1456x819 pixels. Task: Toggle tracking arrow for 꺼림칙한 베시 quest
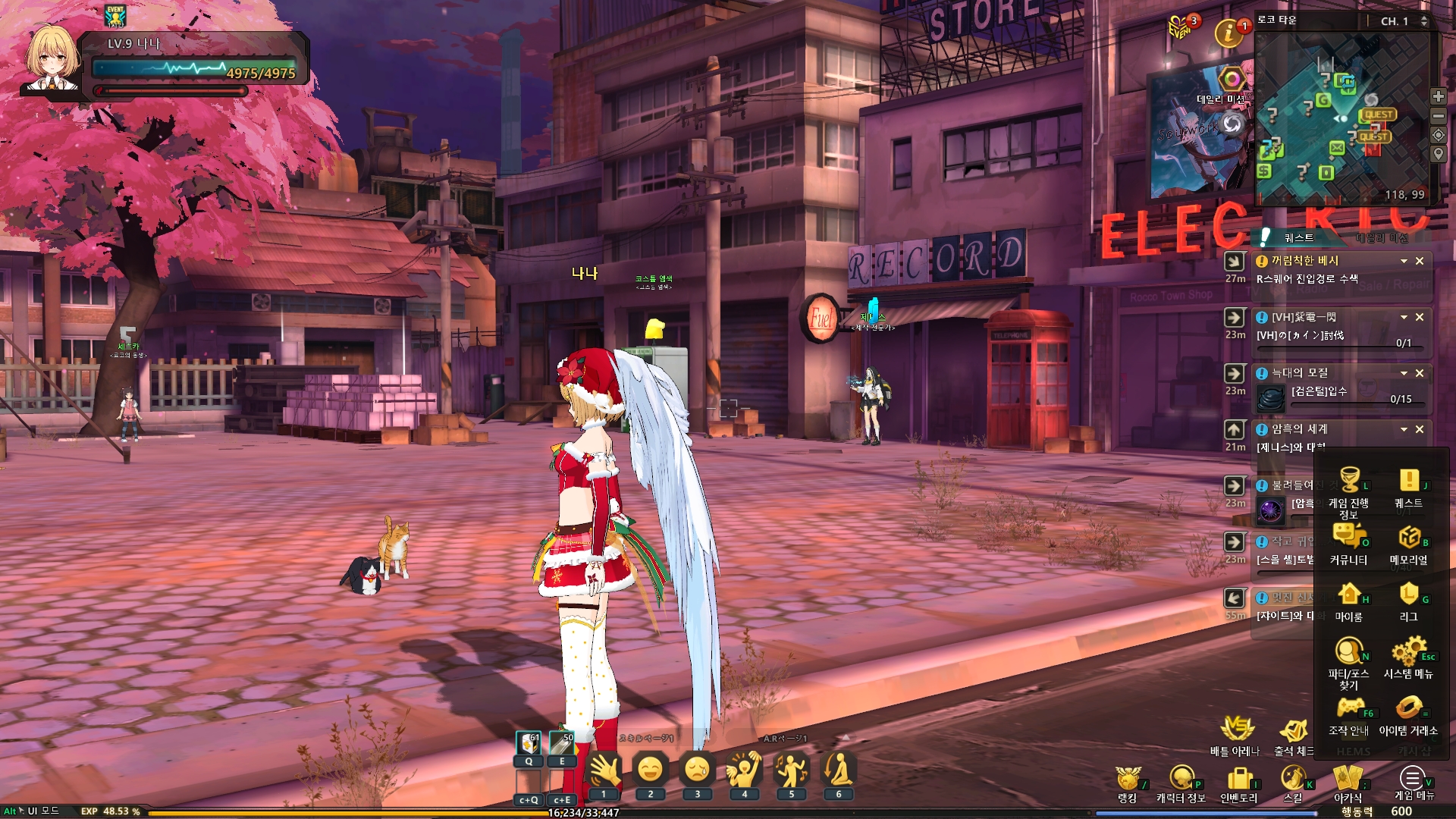pos(1235,259)
